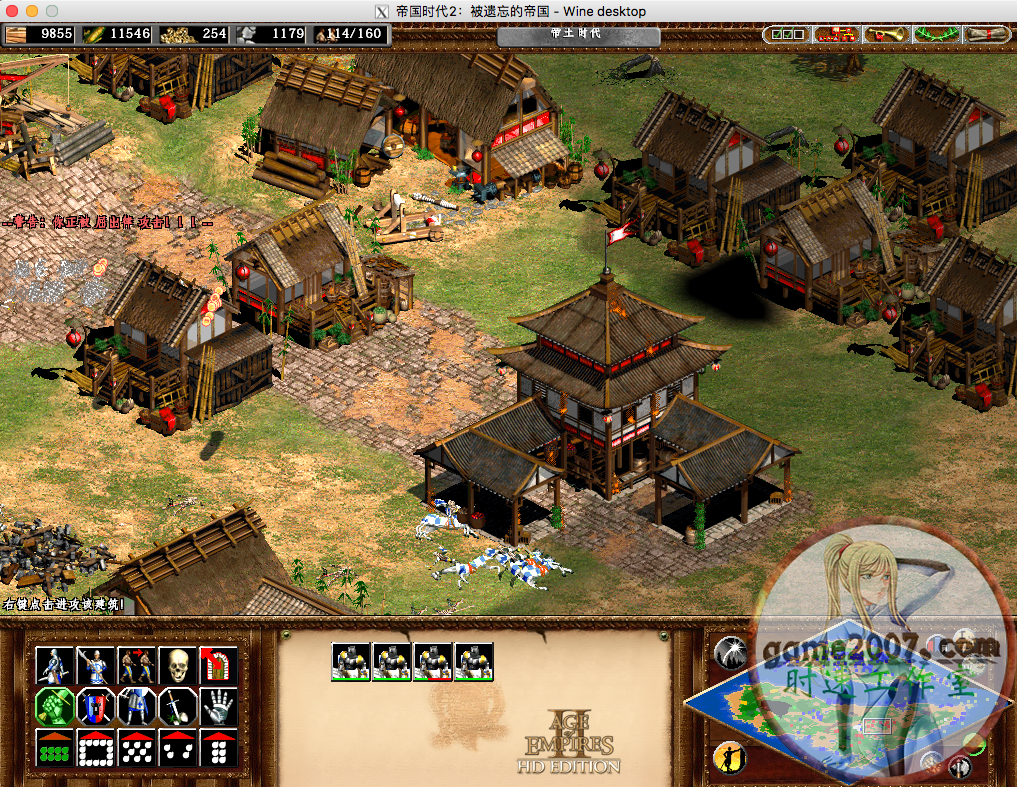
Task: Choose defensive stance shield icon
Action: click(x=95, y=706)
